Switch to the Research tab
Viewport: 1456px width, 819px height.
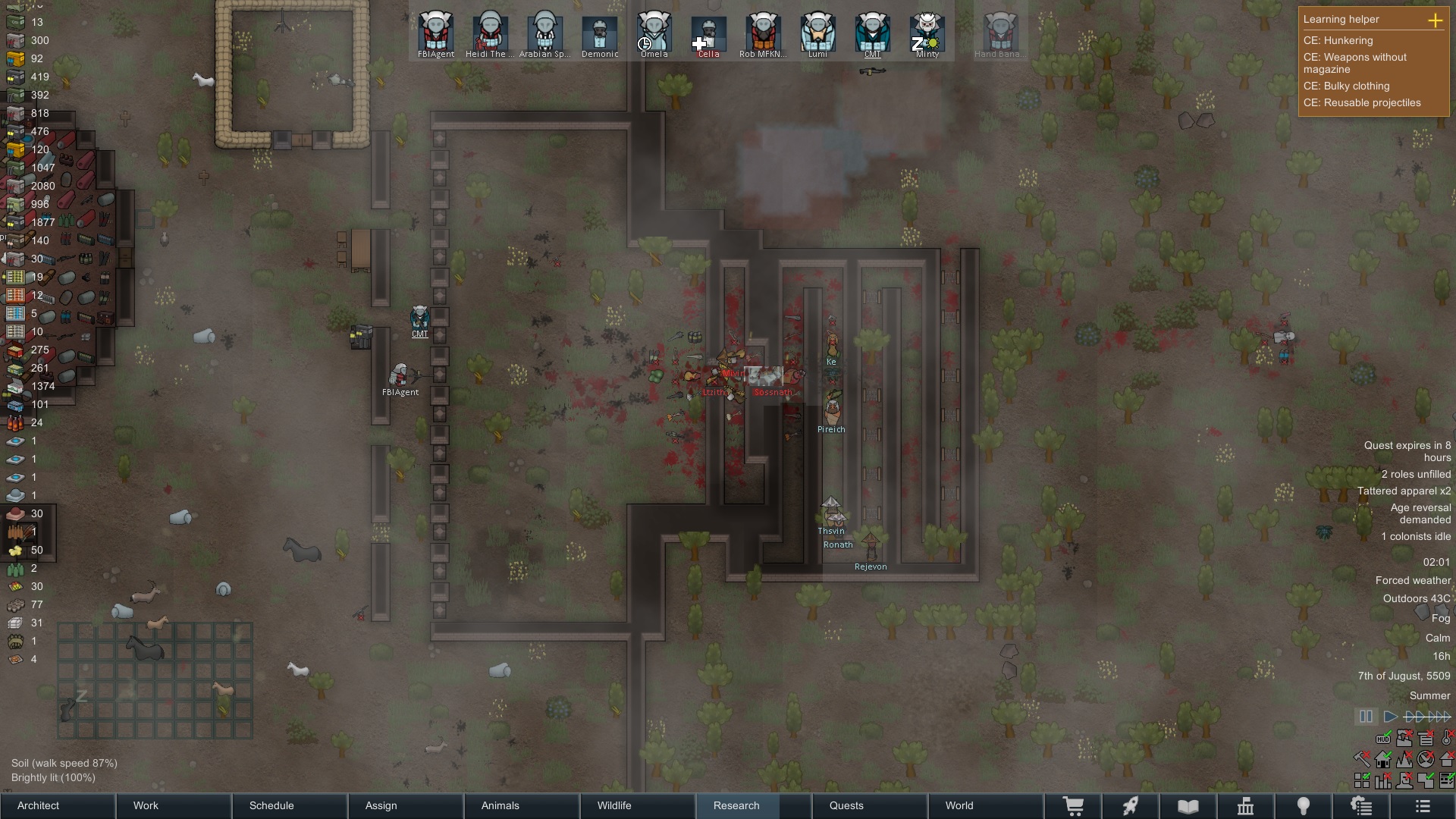point(736,805)
